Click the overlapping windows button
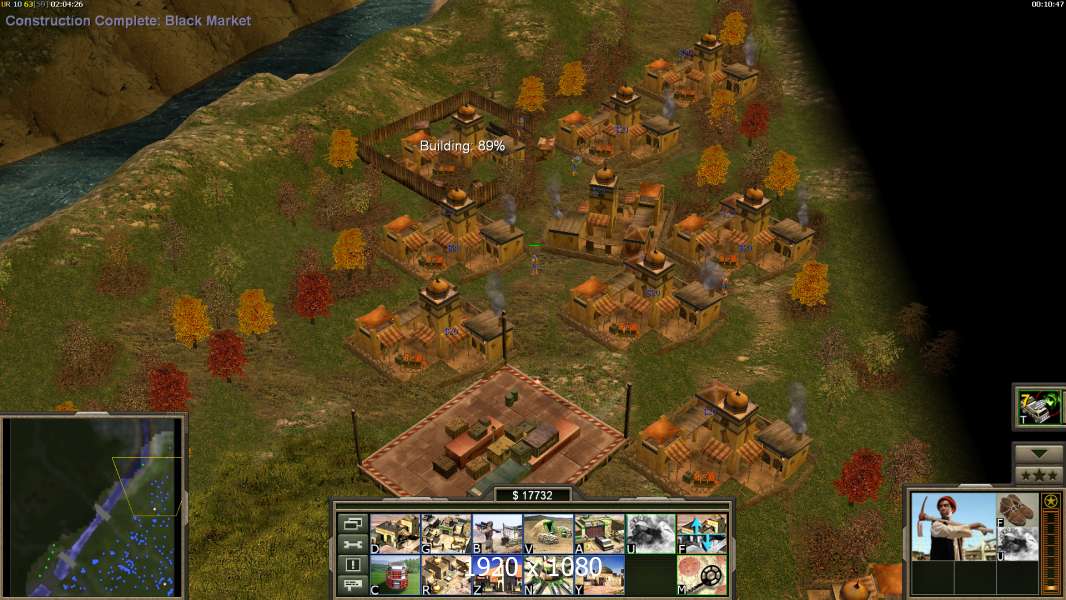The width and height of the screenshot is (1066, 600). click(351, 523)
